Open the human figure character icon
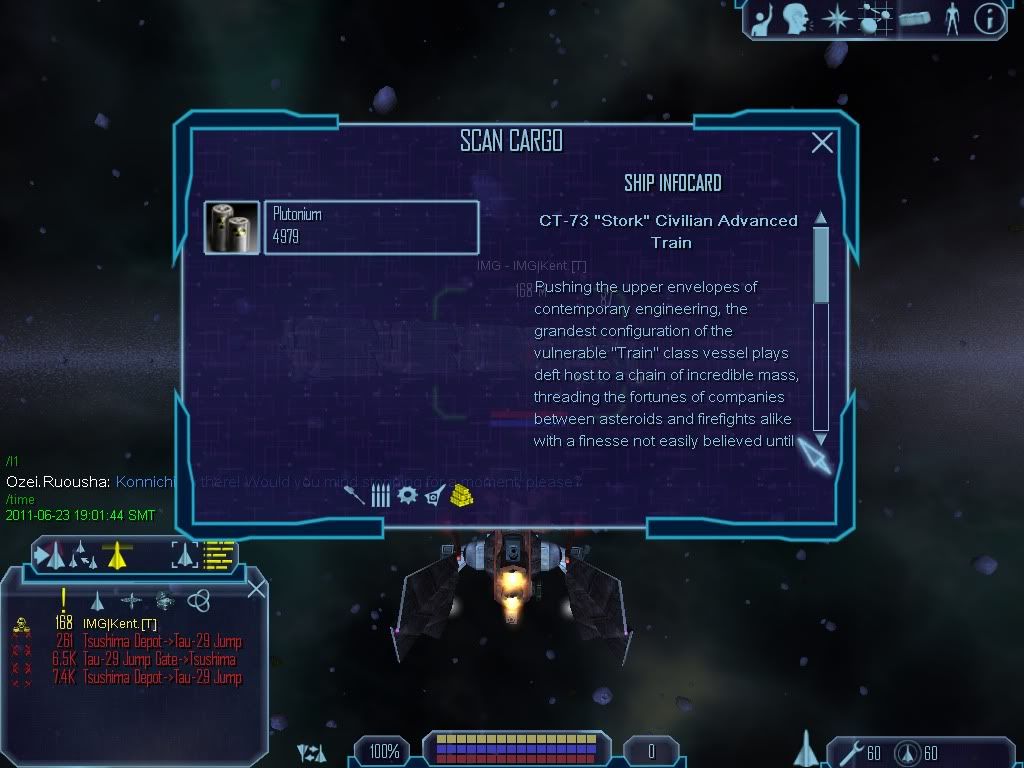The image size is (1024, 768). [x=952, y=18]
